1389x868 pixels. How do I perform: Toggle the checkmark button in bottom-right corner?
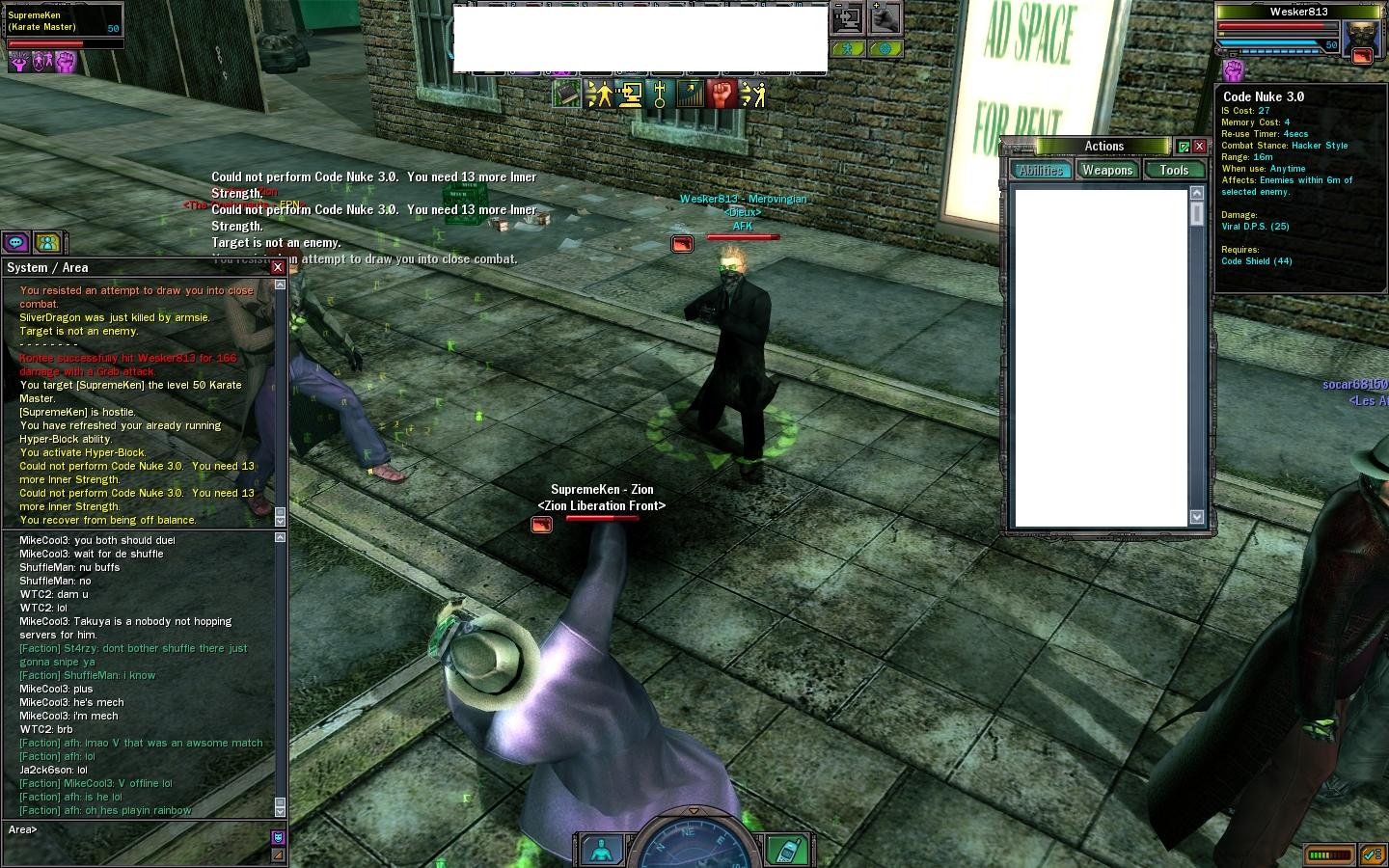pyautogui.click(x=1372, y=854)
